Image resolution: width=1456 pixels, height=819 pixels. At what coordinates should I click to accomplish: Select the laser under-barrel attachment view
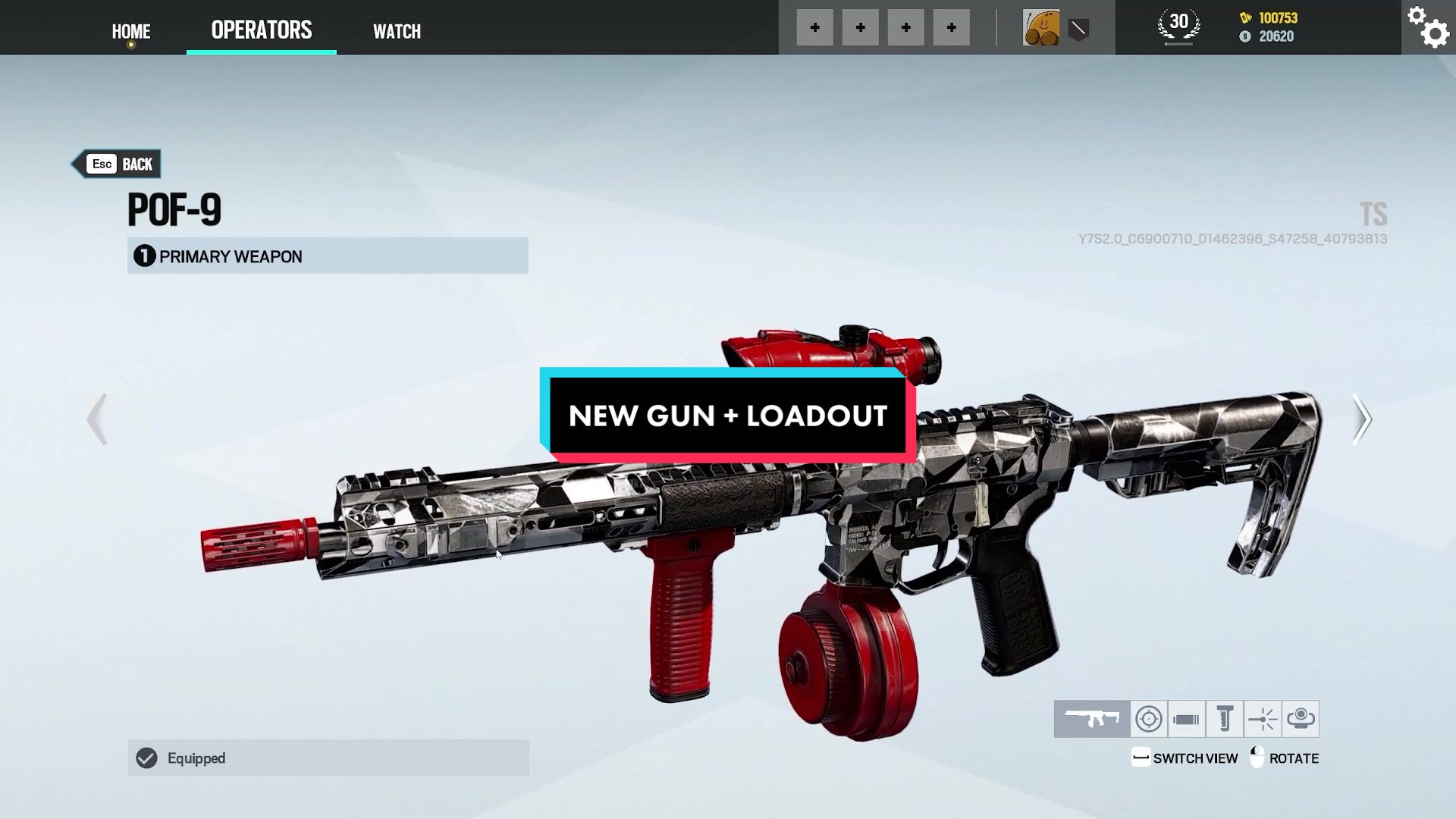point(1263,719)
